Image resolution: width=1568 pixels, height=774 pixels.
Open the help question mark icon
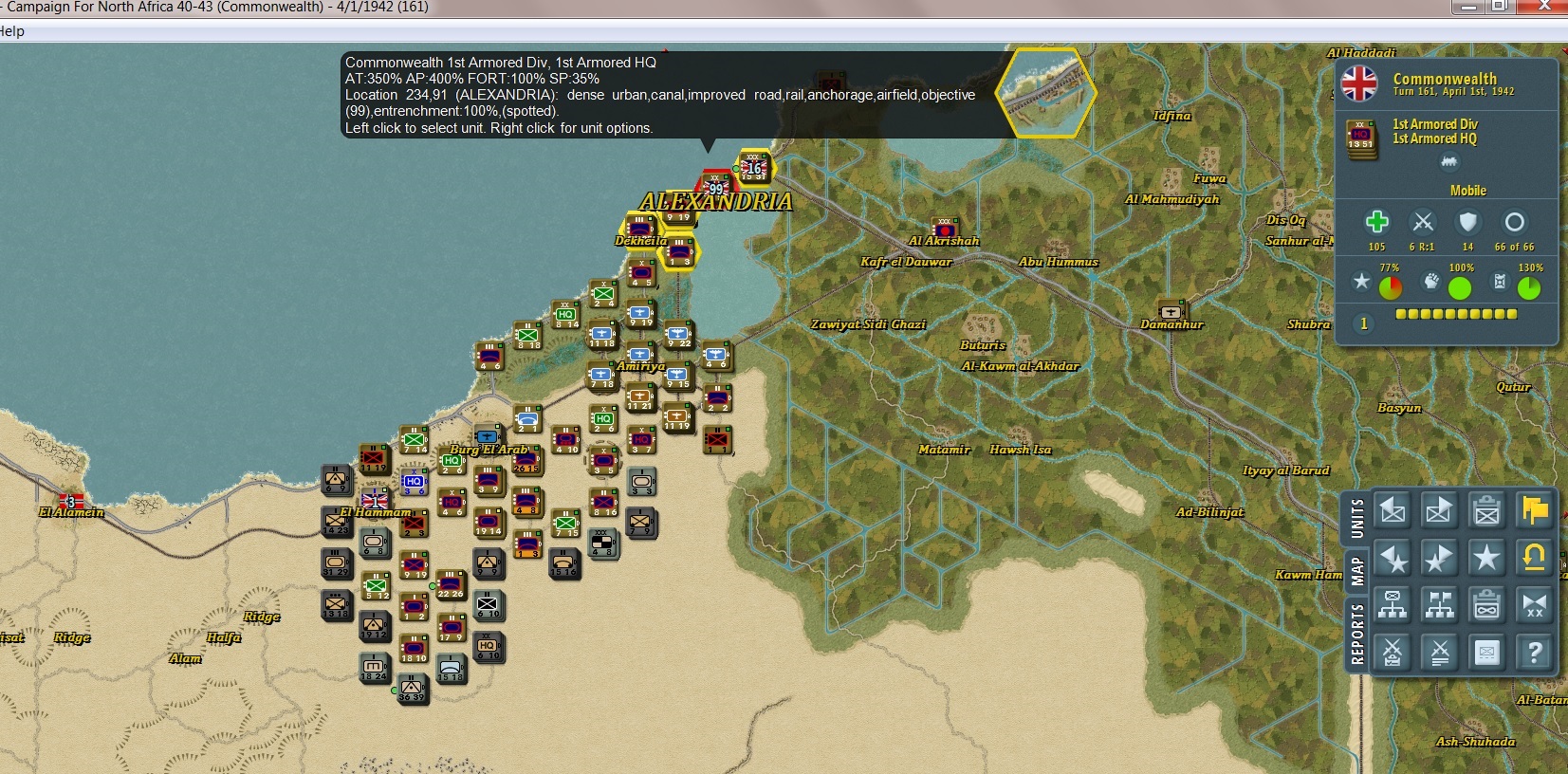(1535, 651)
